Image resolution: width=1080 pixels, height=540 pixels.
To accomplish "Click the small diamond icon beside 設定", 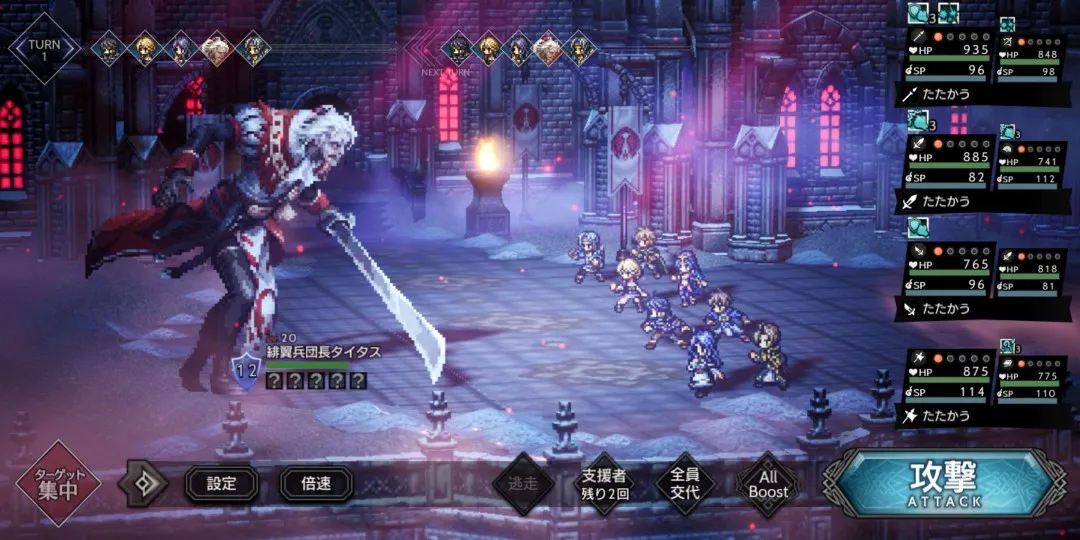I will click(x=143, y=484).
